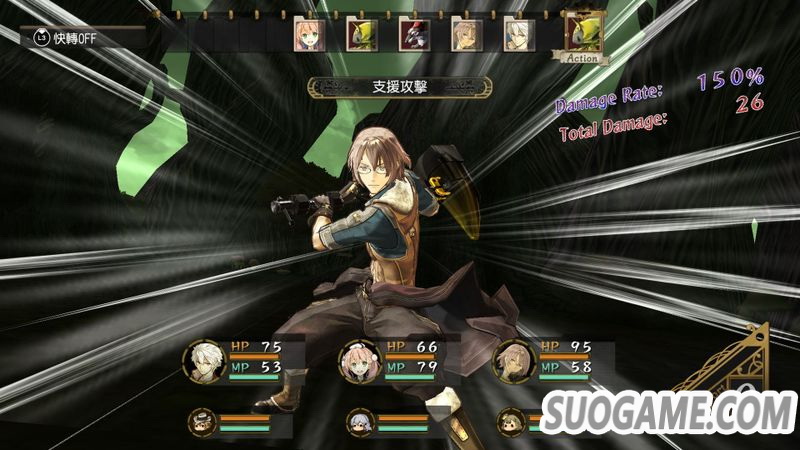800x450 pixels.
Task: Select the glasses-wearing party member portrait with HP 95
Action: coord(513,360)
